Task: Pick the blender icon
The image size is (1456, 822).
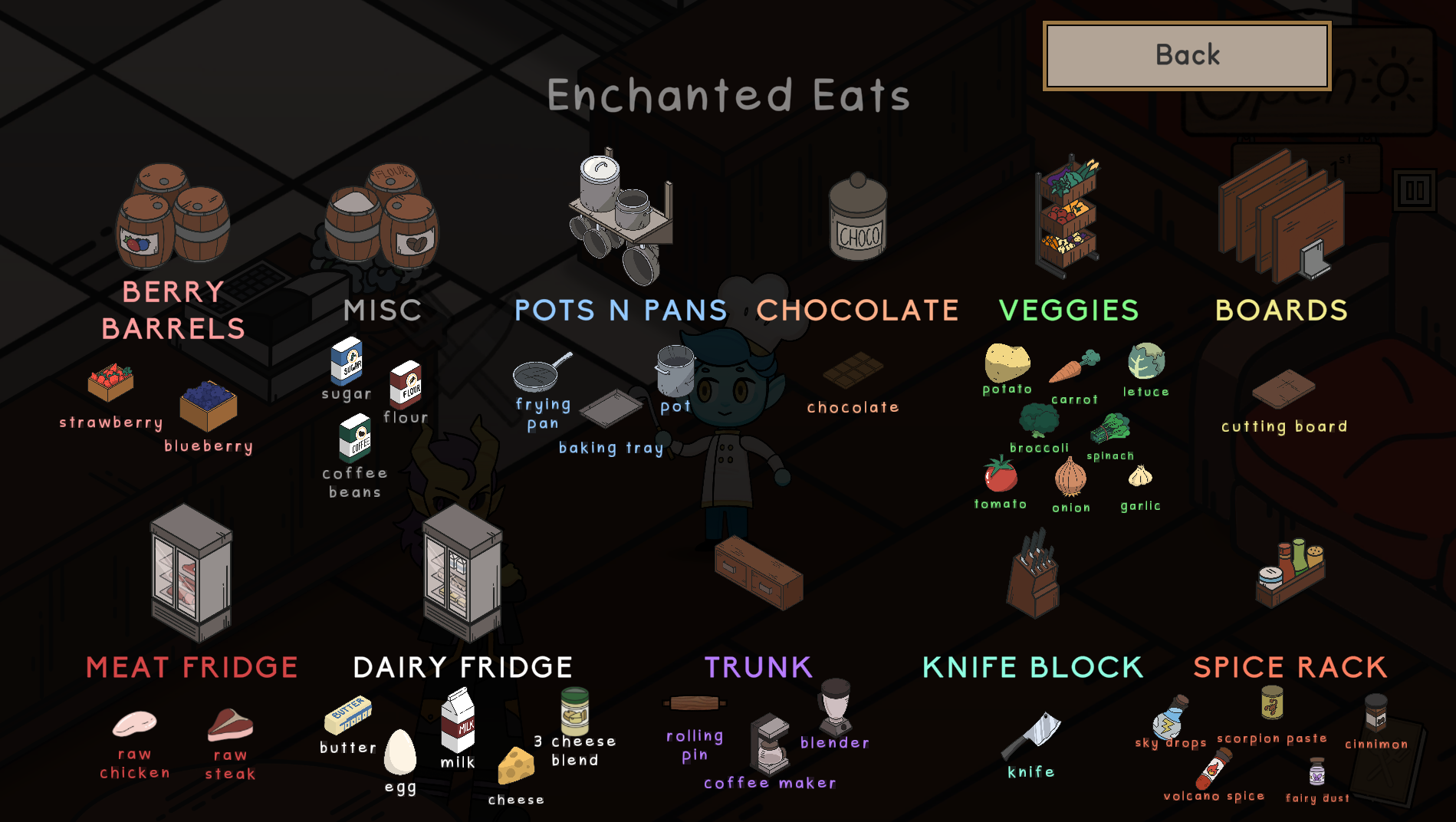Action: click(x=835, y=705)
